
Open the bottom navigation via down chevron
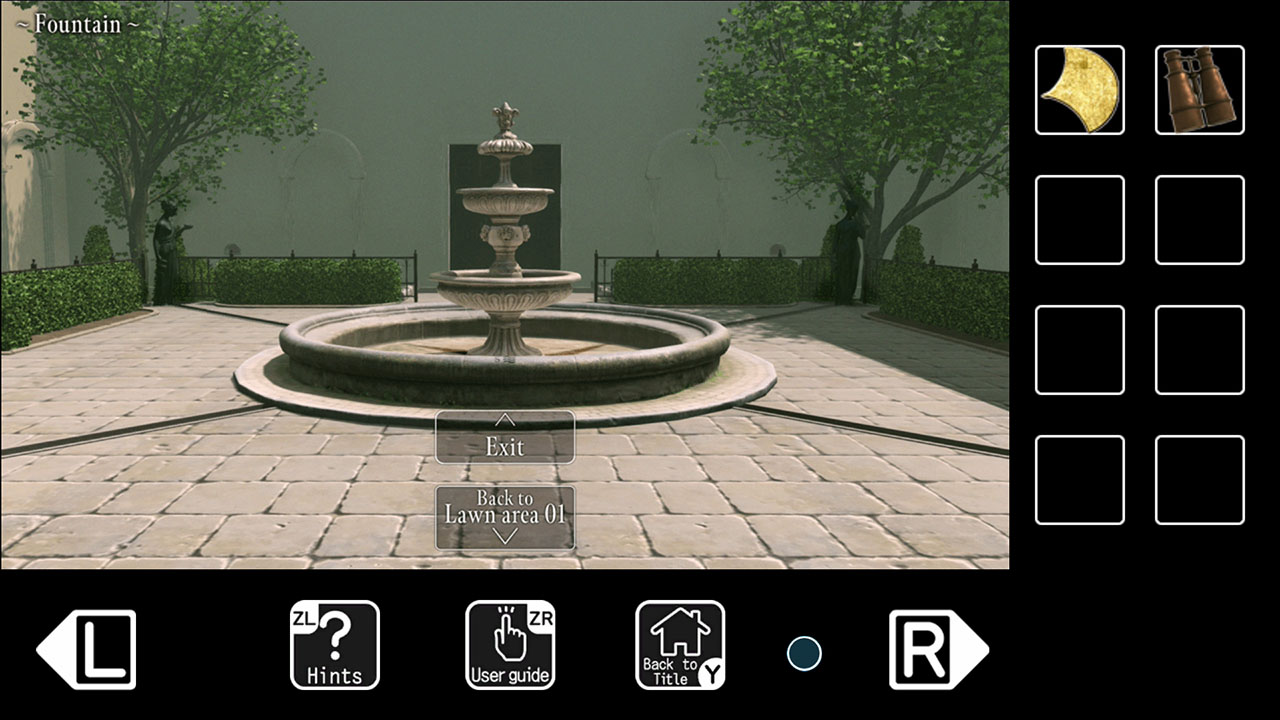pyautogui.click(x=504, y=536)
